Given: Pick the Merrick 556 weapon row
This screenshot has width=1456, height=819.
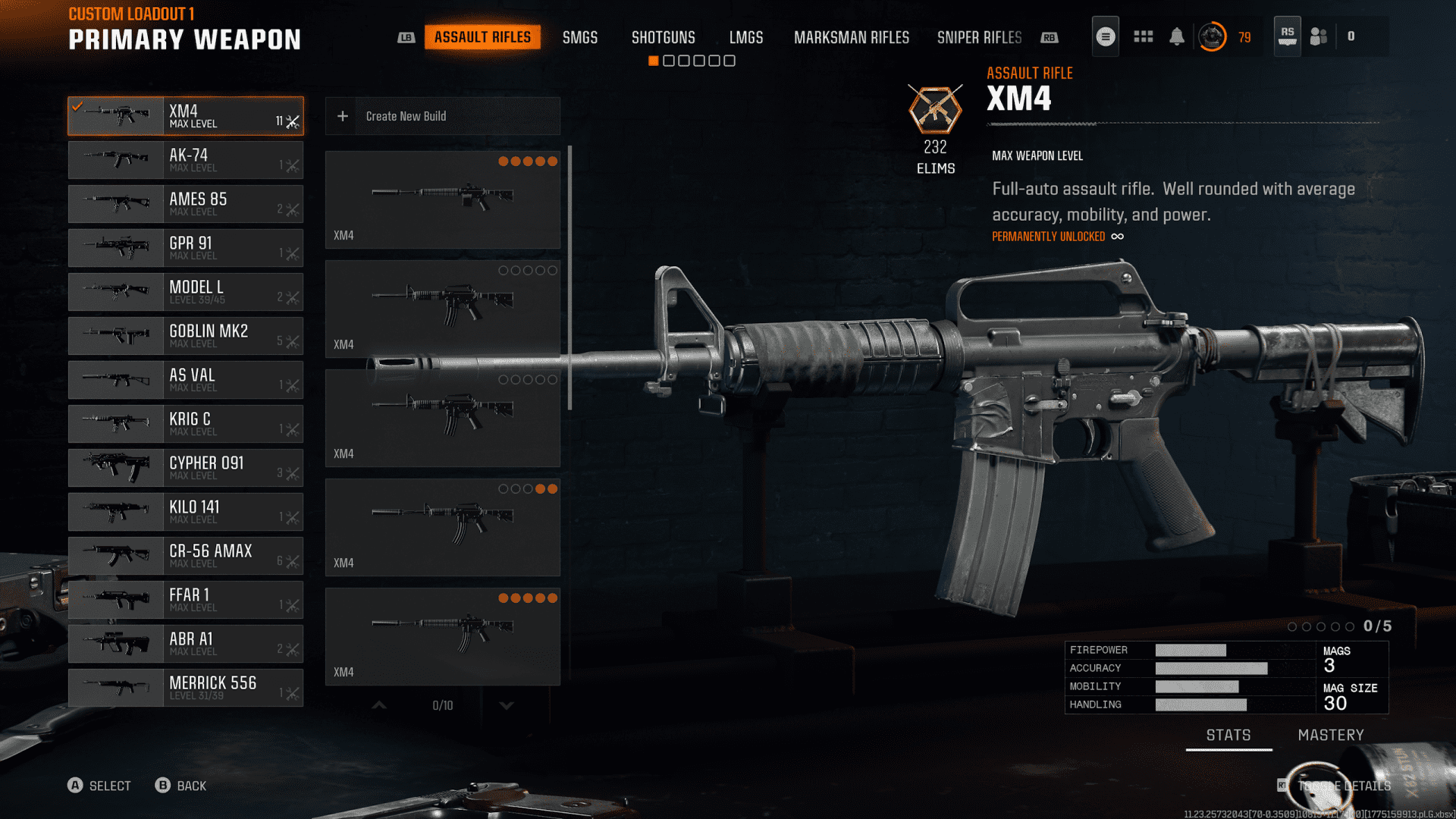Looking at the screenshot, I should 186,688.
